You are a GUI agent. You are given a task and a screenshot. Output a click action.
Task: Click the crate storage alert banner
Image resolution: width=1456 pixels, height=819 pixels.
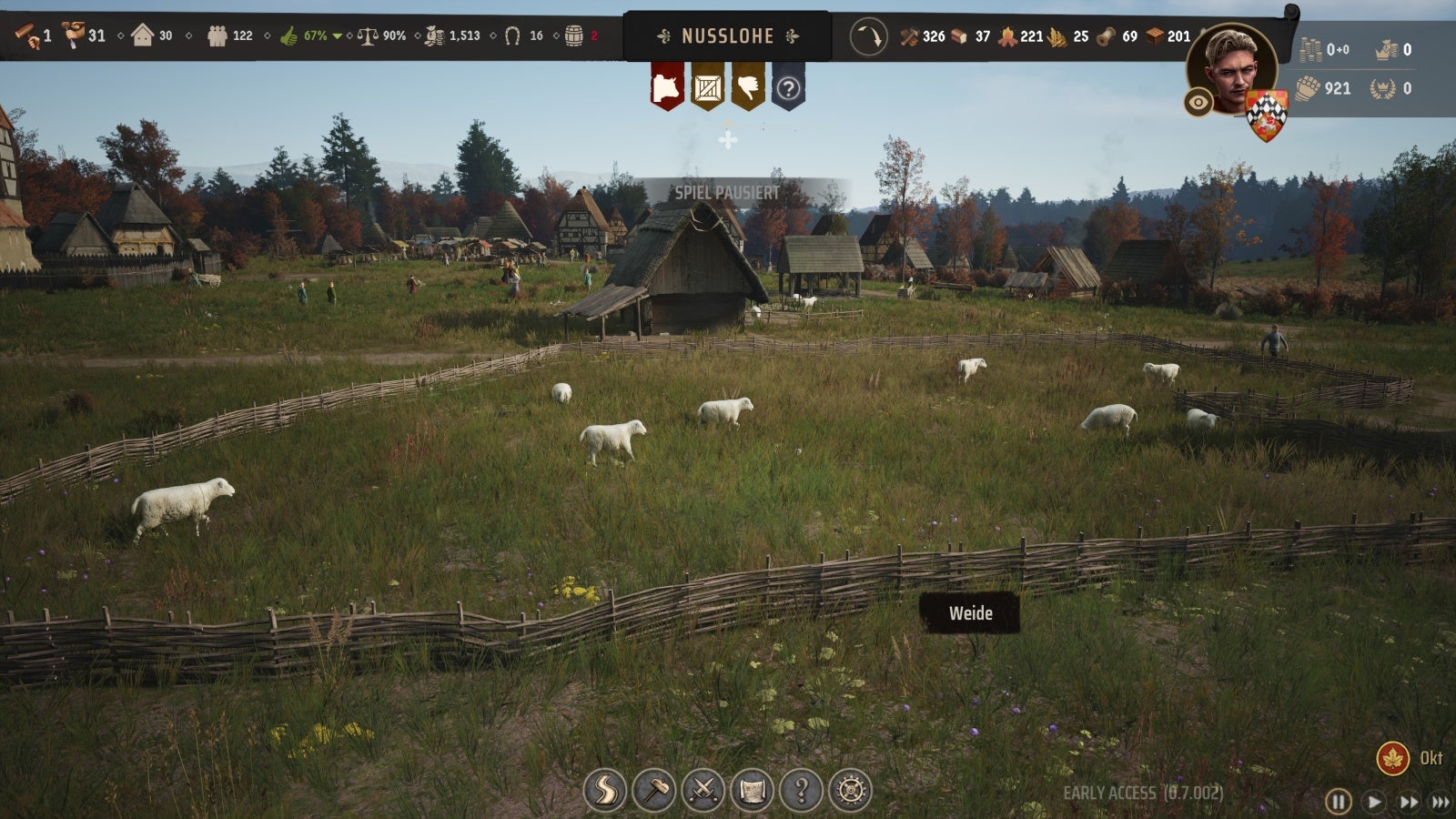[x=707, y=87]
